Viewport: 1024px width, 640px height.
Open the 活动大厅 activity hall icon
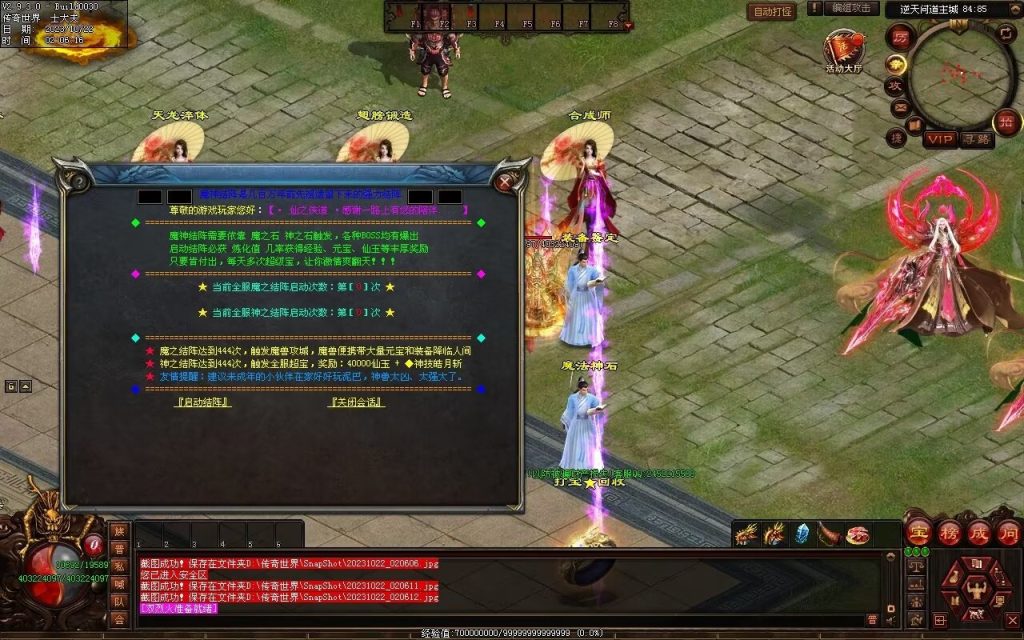(843, 51)
